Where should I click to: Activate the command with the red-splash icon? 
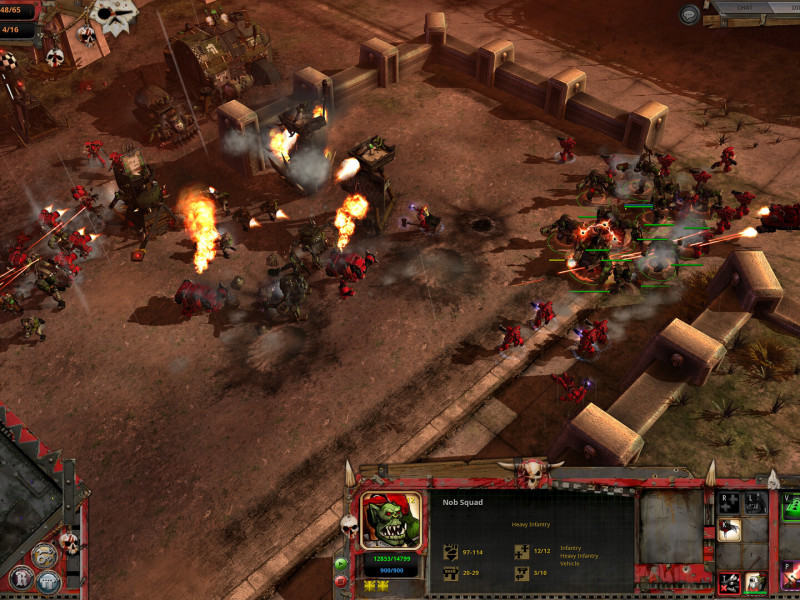tap(729, 530)
